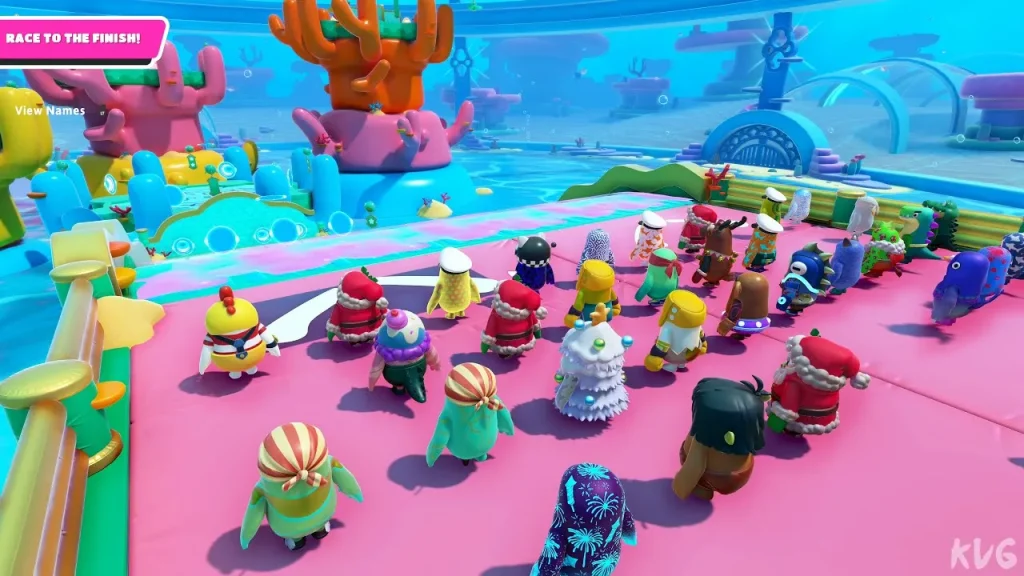Click the Race to the Finish objective banner
1024x576 pixels.
(x=74, y=41)
